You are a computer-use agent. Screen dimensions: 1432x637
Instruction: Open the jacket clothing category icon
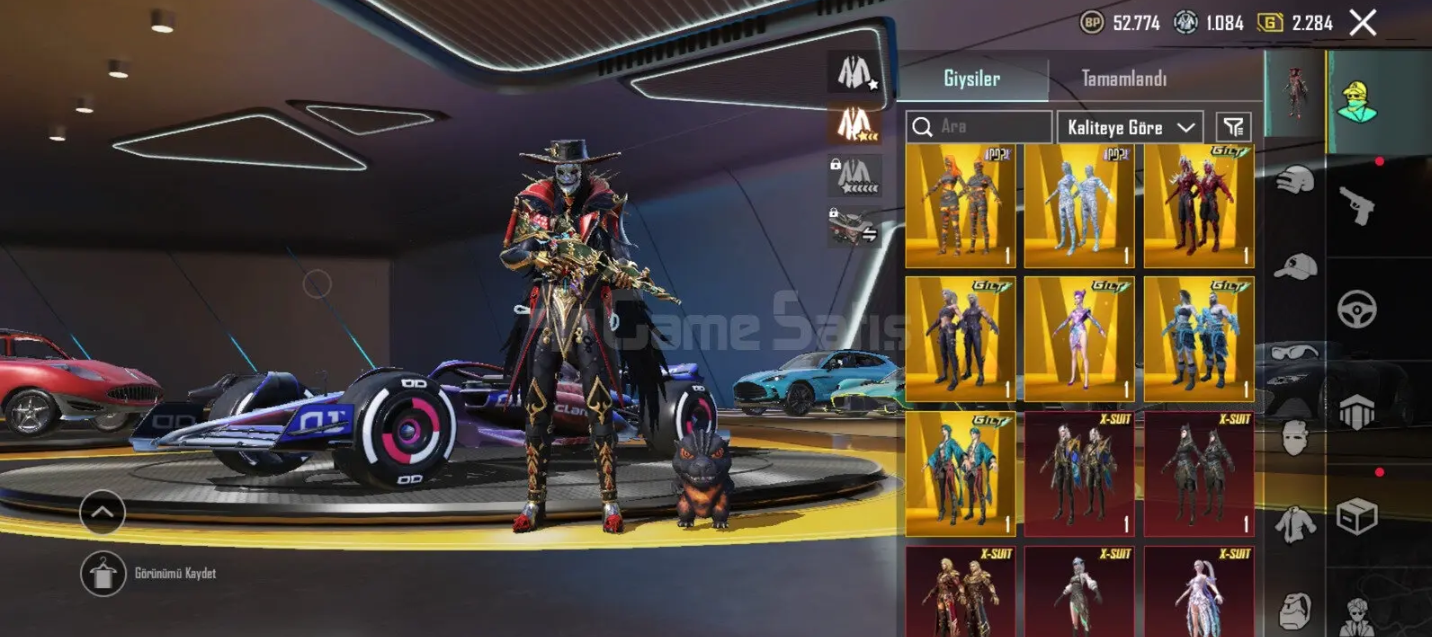(x=1295, y=524)
